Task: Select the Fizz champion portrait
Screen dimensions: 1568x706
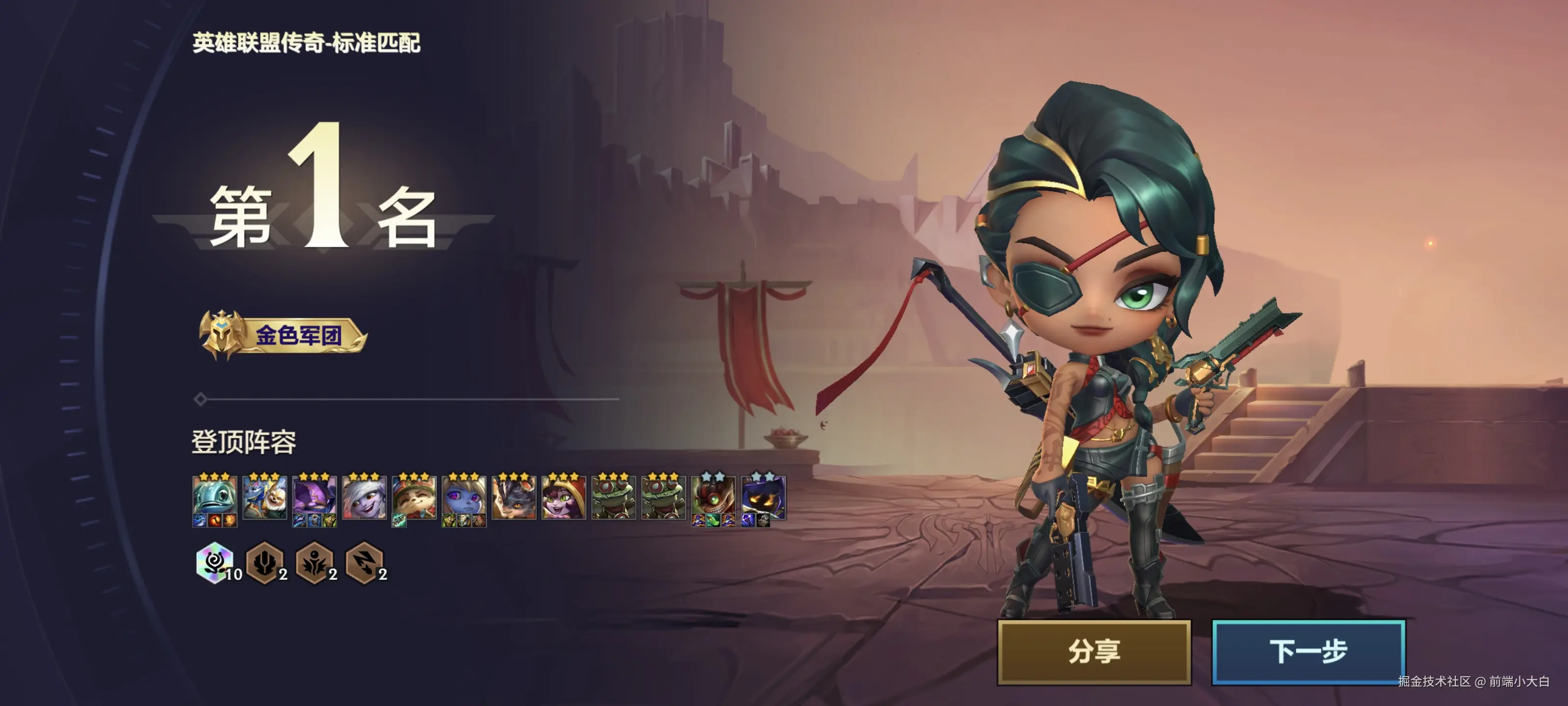Action: click(x=214, y=497)
